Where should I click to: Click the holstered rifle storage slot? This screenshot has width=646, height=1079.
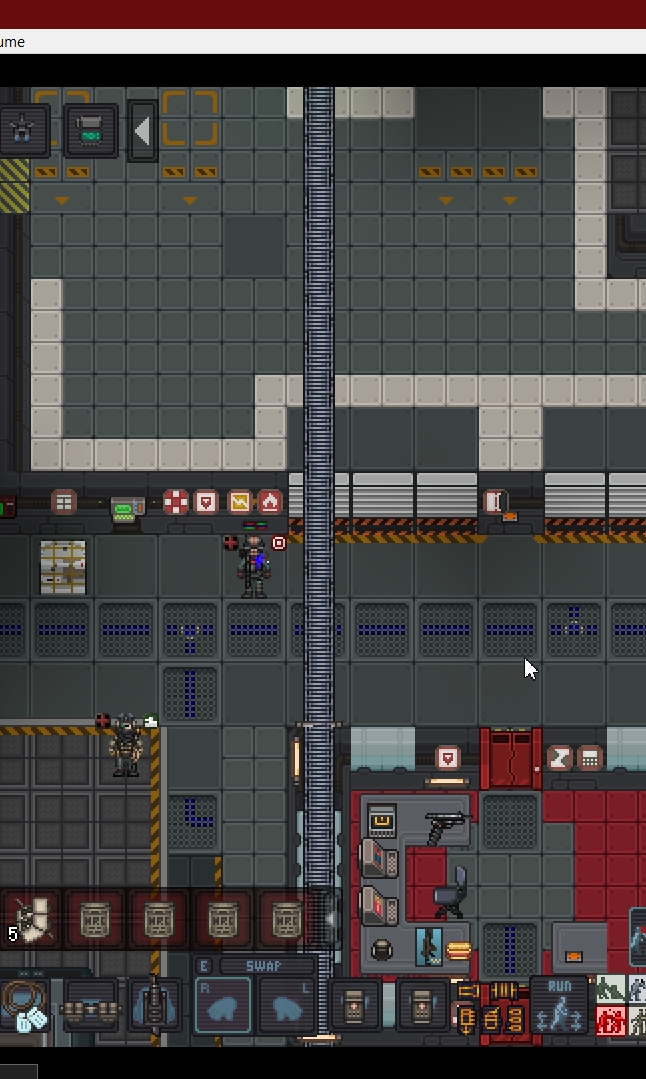pos(154,1005)
